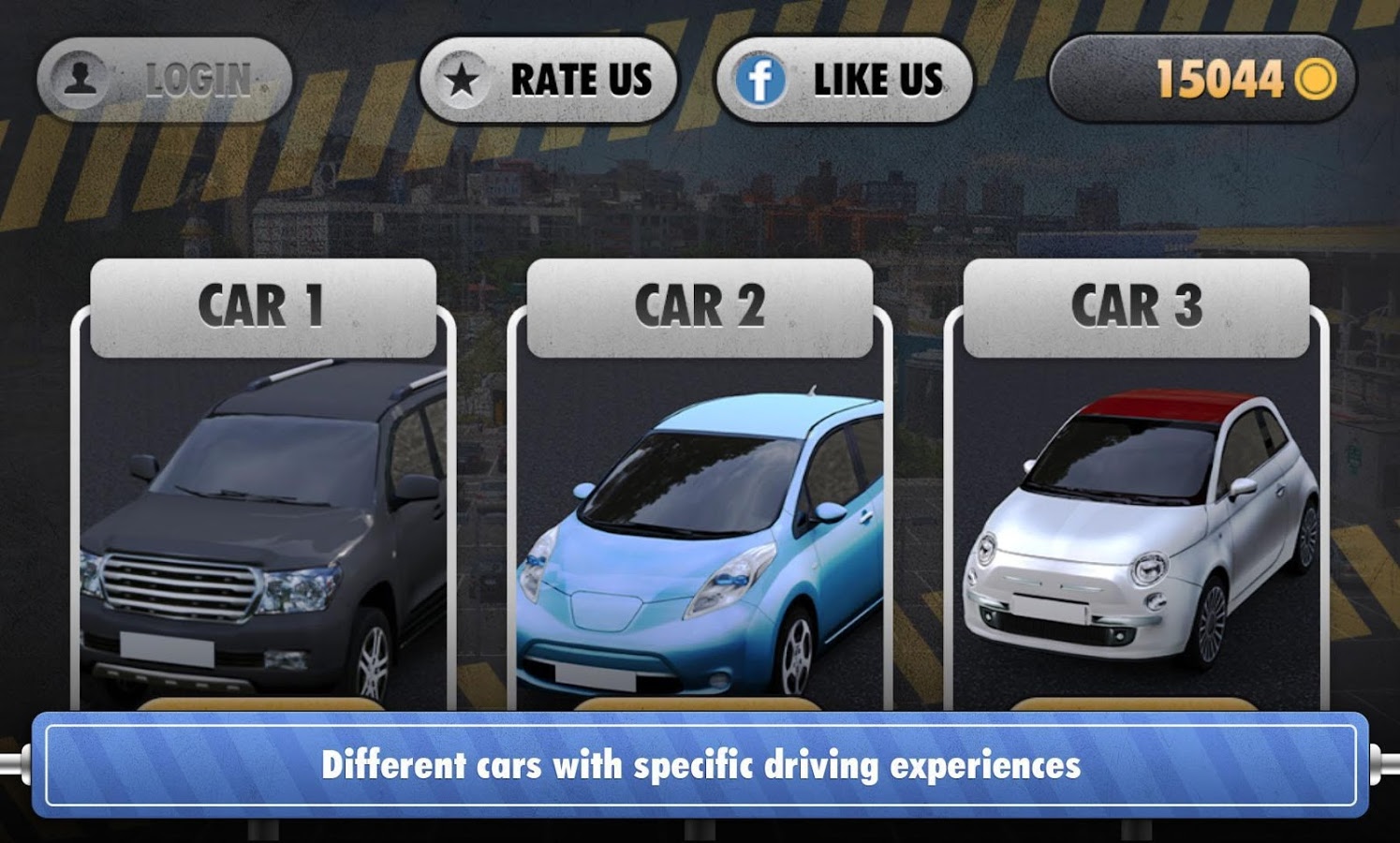Click the blue ticker banner about driving experiences
1400x843 pixels.
[x=700, y=762]
